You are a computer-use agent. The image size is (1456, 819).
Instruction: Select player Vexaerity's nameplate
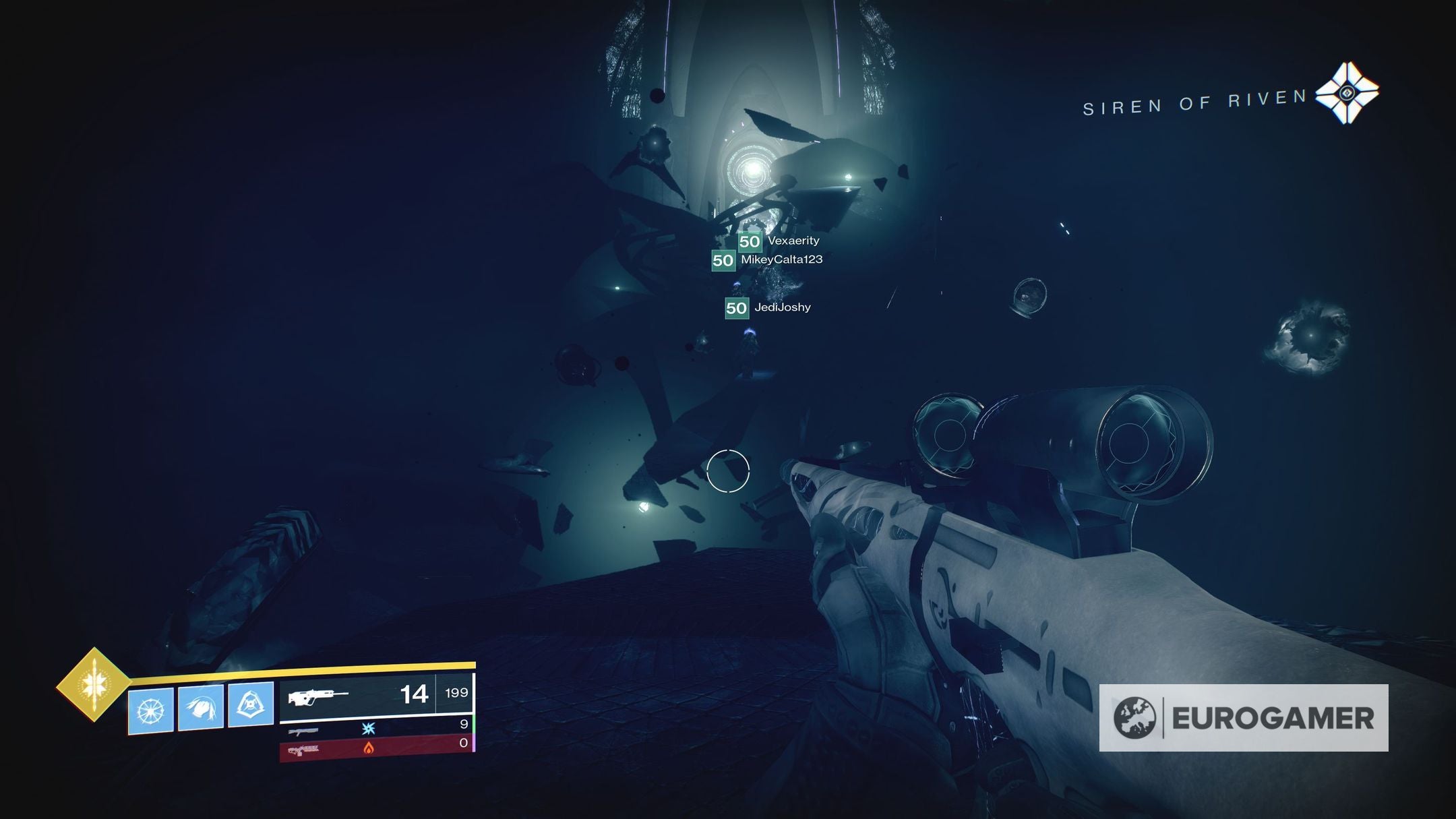pyautogui.click(x=779, y=241)
